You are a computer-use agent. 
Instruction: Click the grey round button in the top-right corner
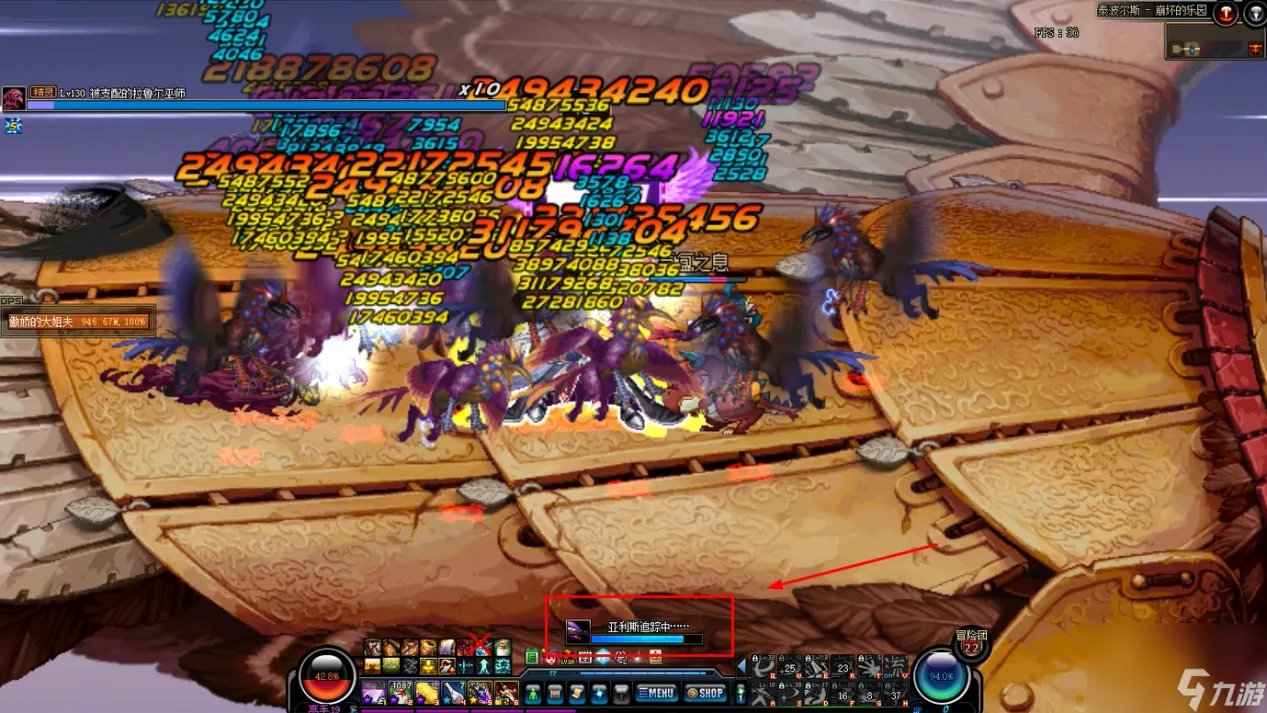1254,11
